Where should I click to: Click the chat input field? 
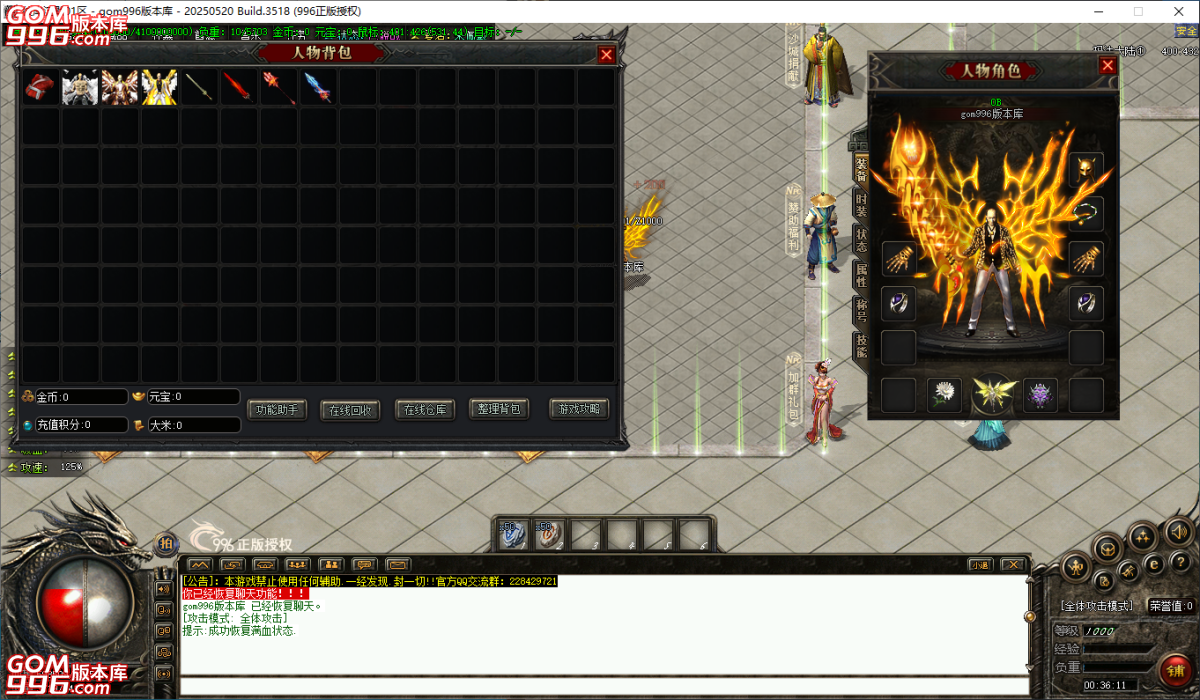[x=600, y=687]
